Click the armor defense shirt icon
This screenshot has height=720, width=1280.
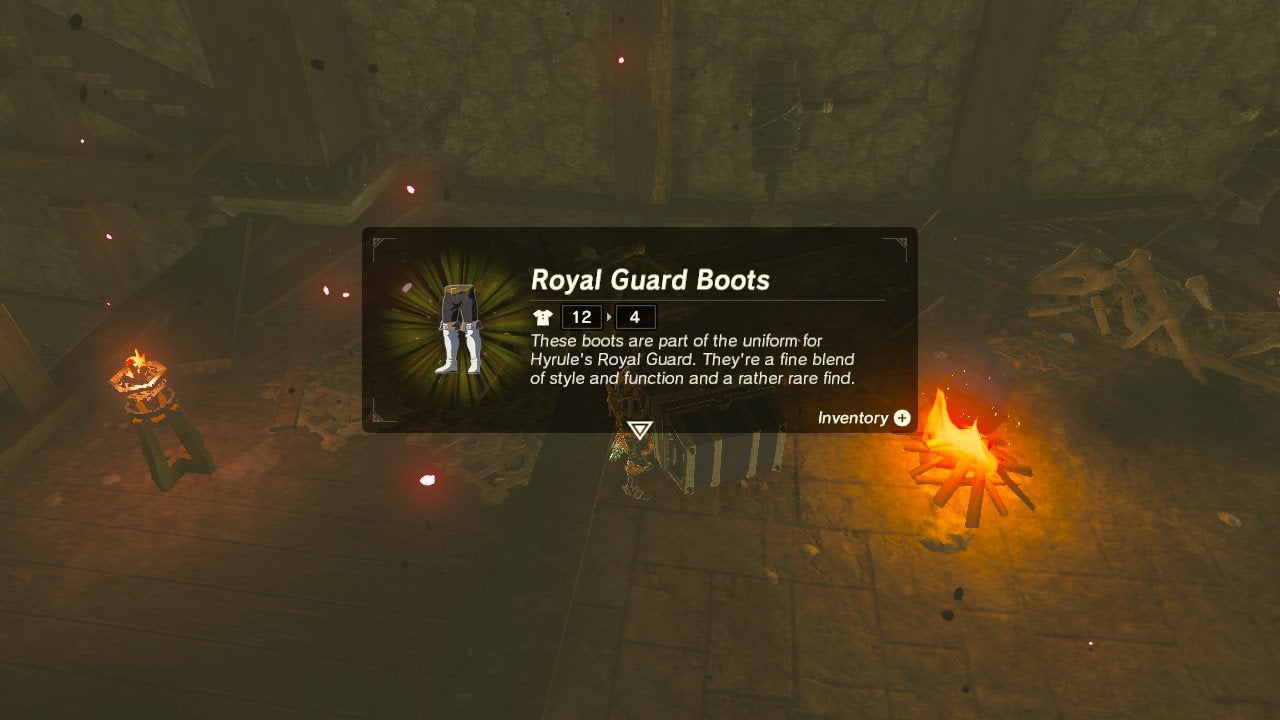point(540,317)
